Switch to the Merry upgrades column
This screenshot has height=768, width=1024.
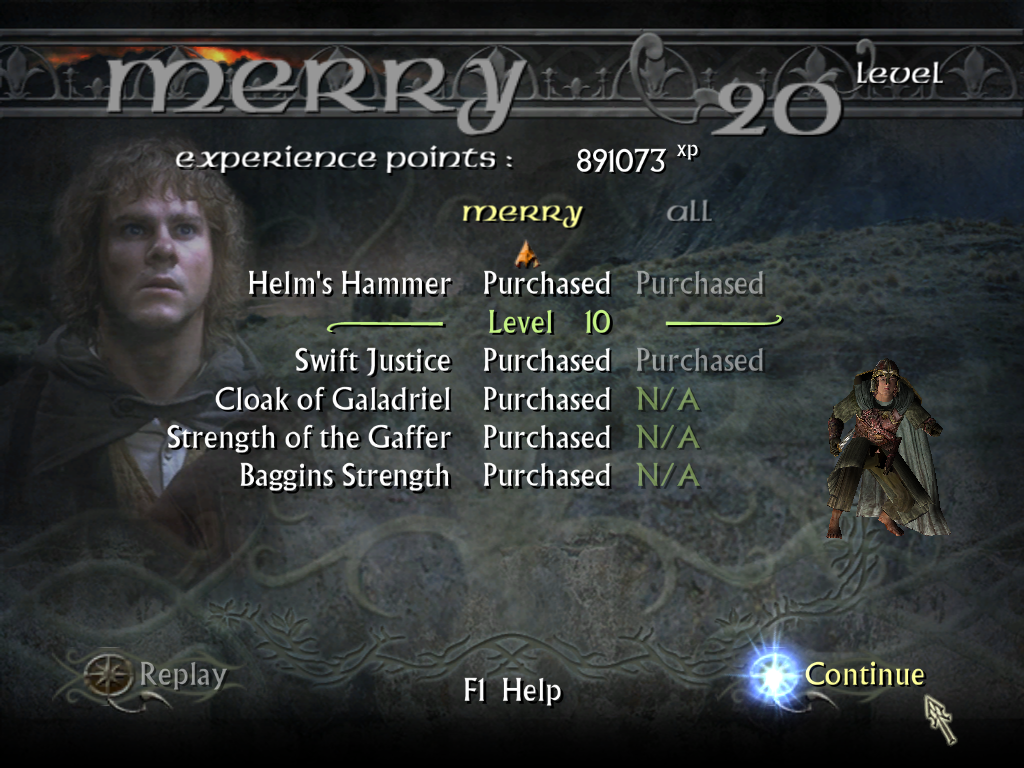pos(521,213)
